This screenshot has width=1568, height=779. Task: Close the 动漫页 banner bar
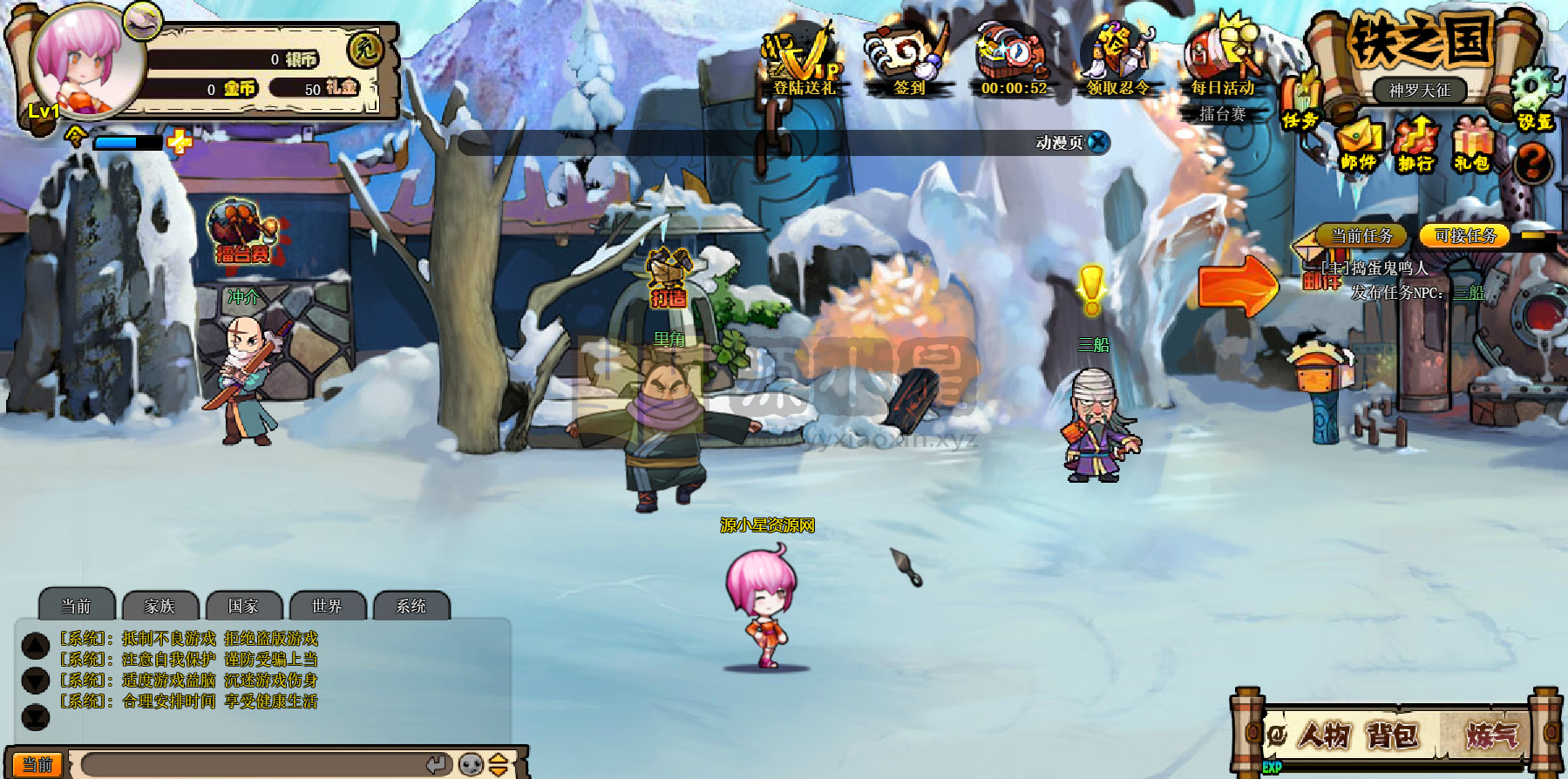click(1098, 142)
